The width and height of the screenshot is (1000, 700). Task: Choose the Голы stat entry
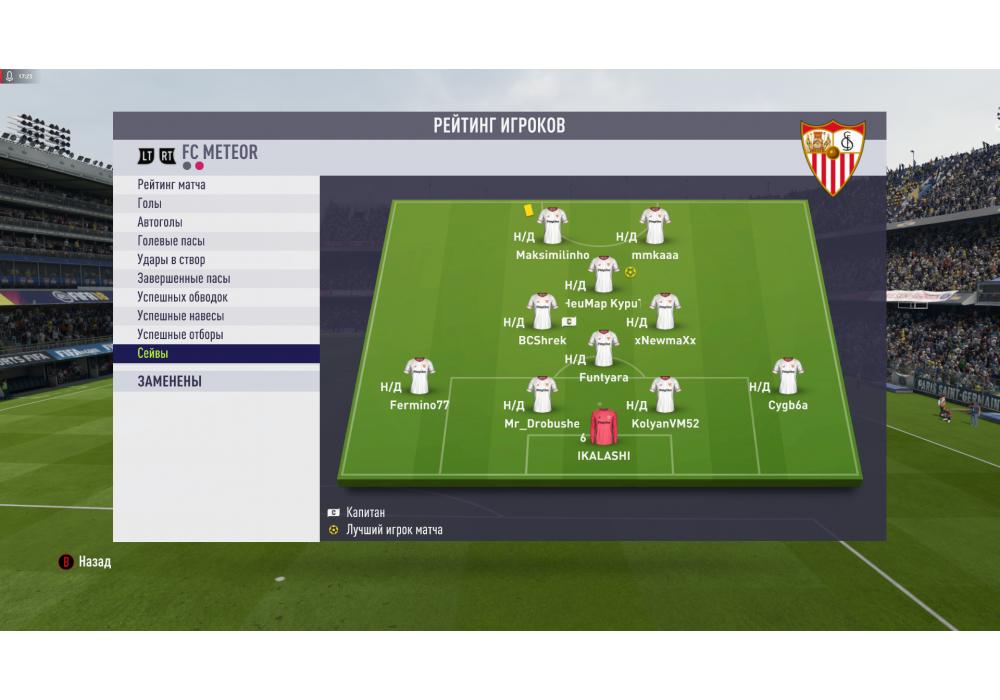tap(215, 204)
